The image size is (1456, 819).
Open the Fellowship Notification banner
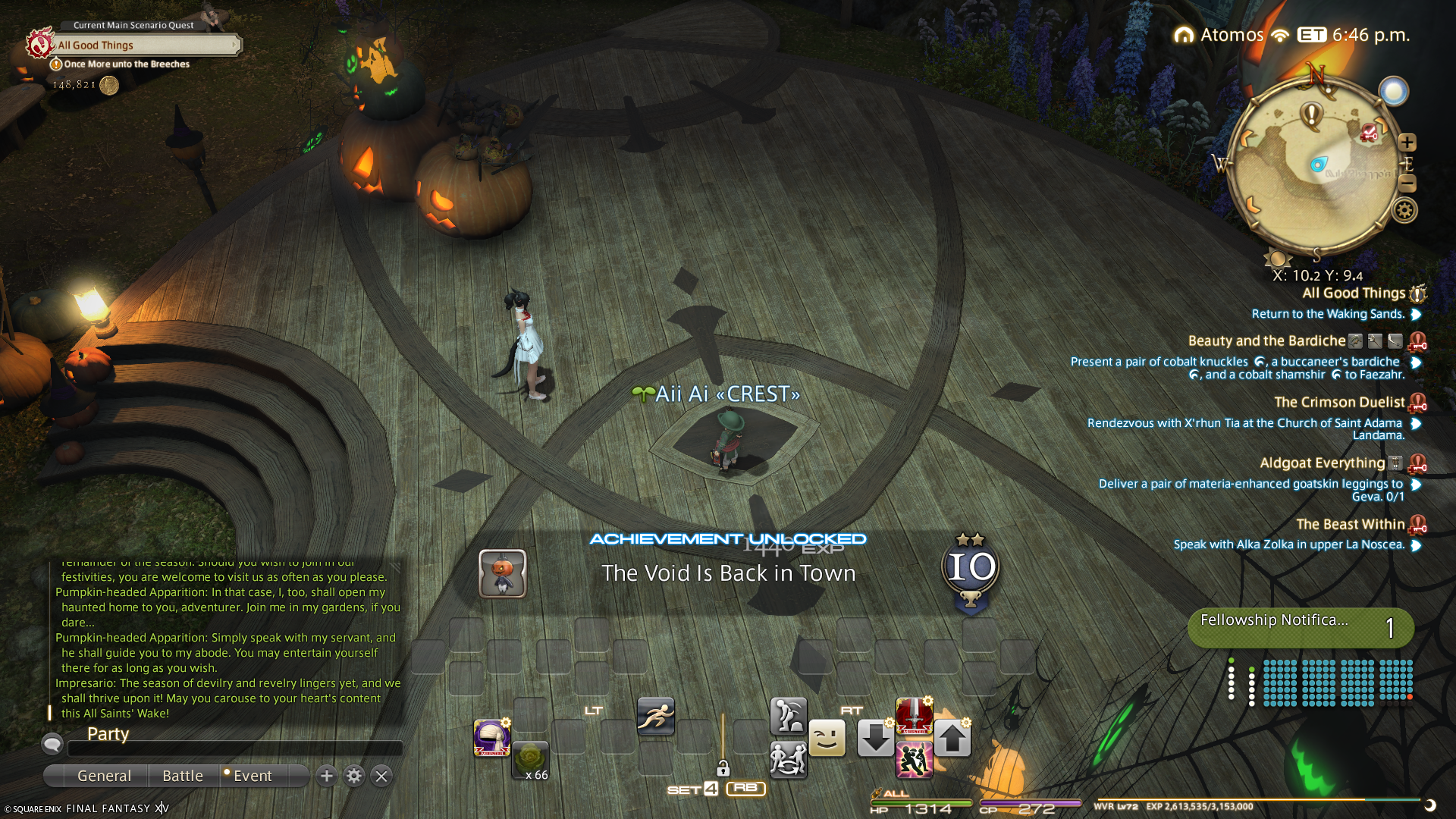point(1300,627)
